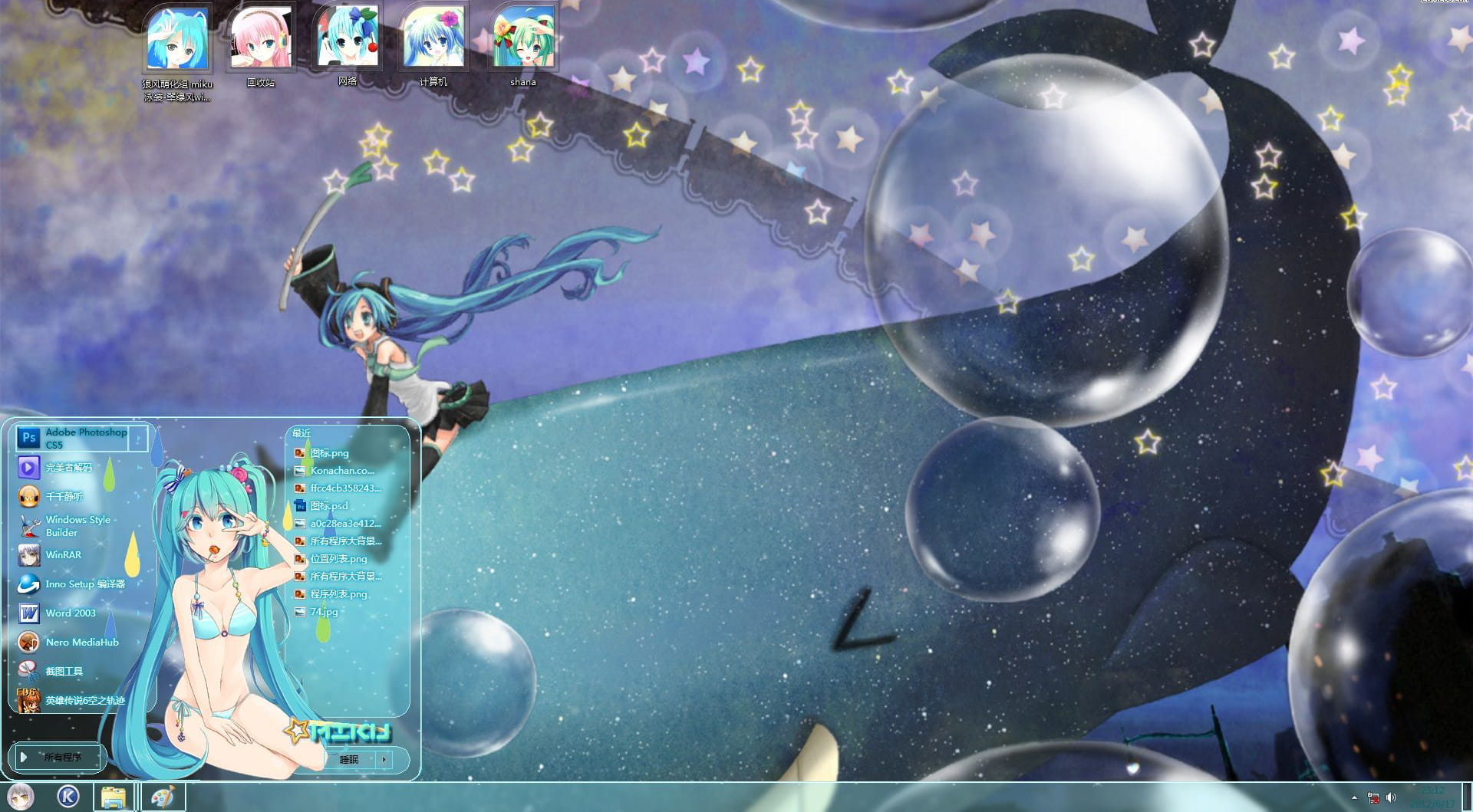Open the shutdown options arrow beside 睡眠

point(383,759)
